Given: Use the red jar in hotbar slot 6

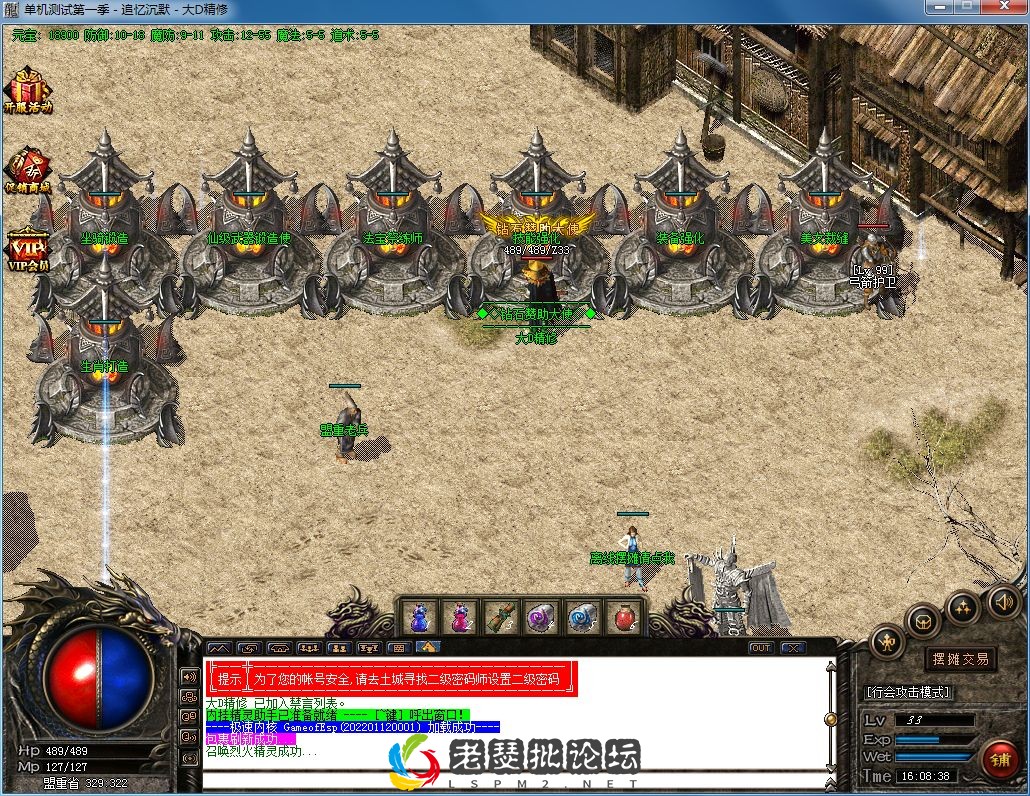Looking at the screenshot, I should (x=622, y=616).
